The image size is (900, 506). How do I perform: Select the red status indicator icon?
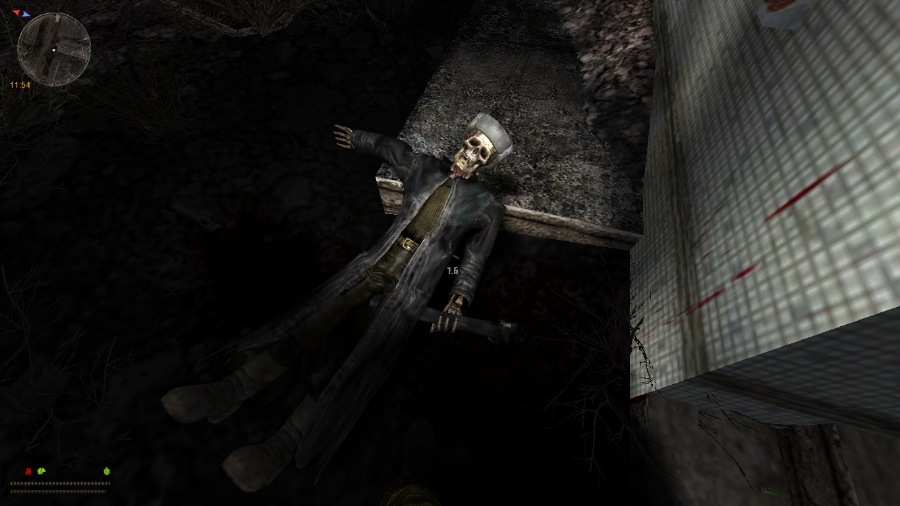[26, 470]
